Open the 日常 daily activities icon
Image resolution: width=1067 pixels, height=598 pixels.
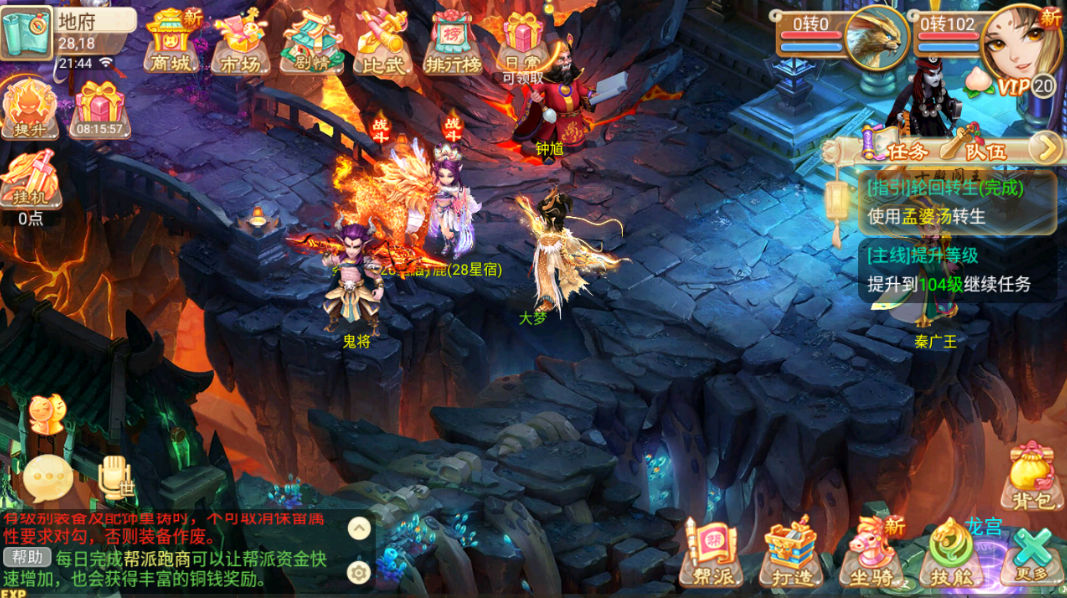point(523,42)
